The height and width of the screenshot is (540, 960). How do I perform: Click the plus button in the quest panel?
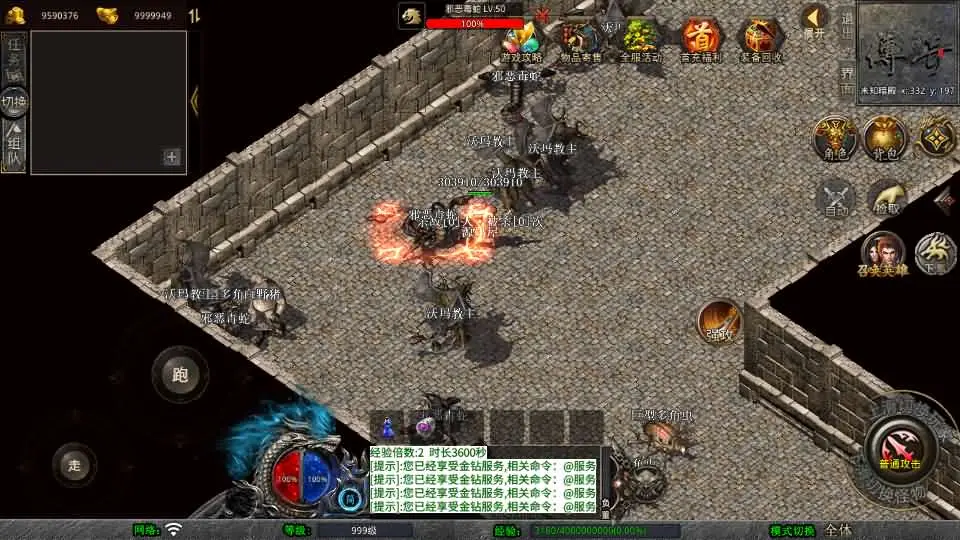point(172,157)
